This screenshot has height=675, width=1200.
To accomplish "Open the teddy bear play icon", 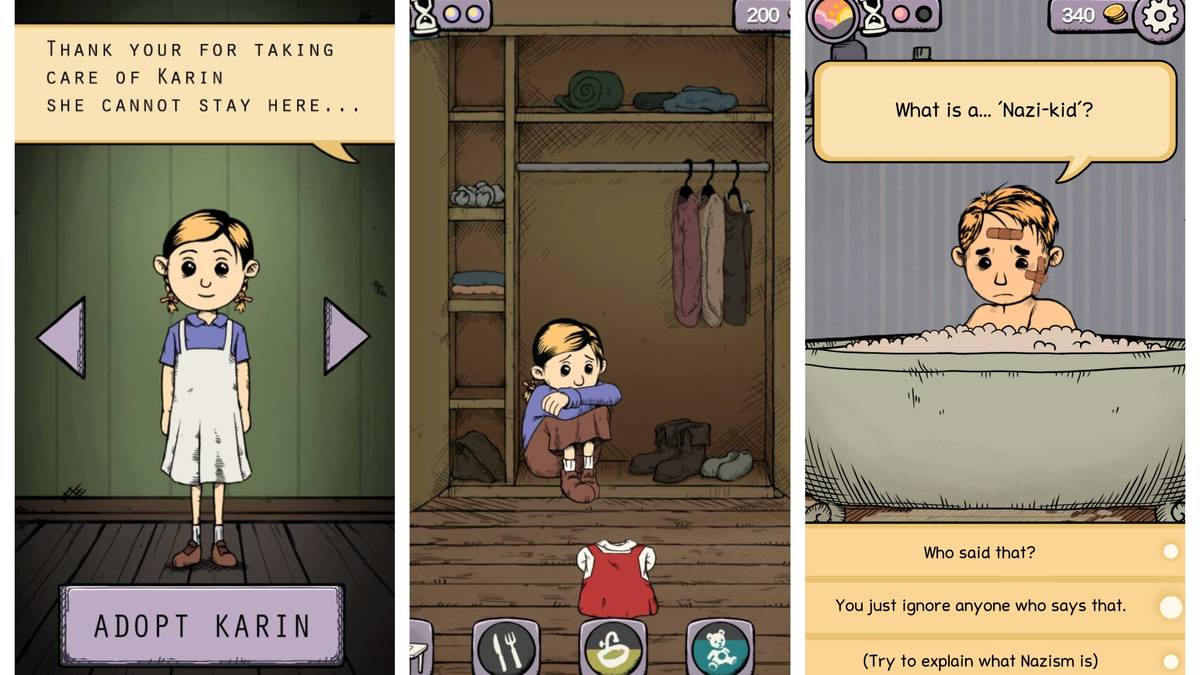I will point(720,648).
